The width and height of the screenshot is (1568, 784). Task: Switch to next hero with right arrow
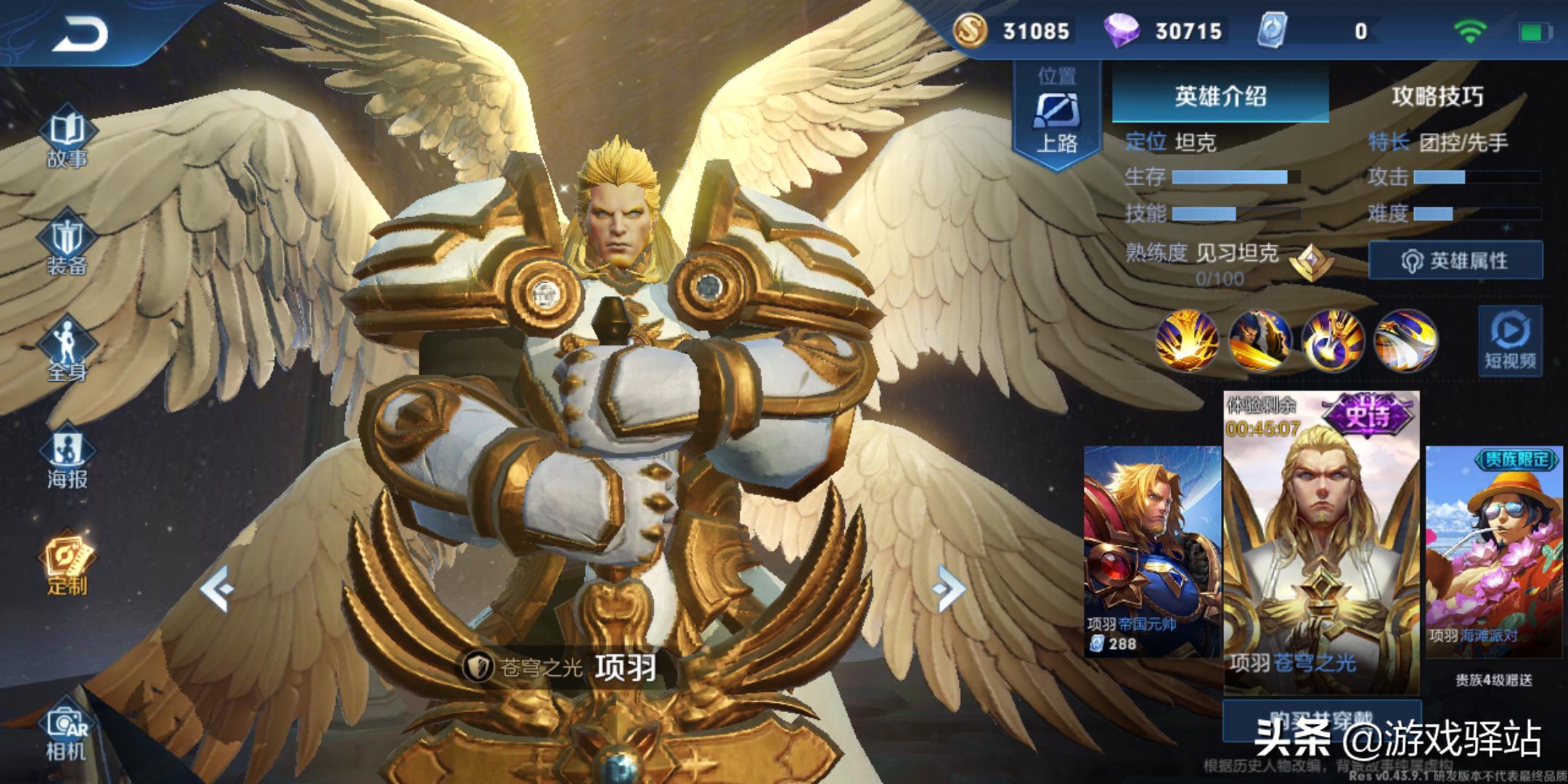click(948, 588)
